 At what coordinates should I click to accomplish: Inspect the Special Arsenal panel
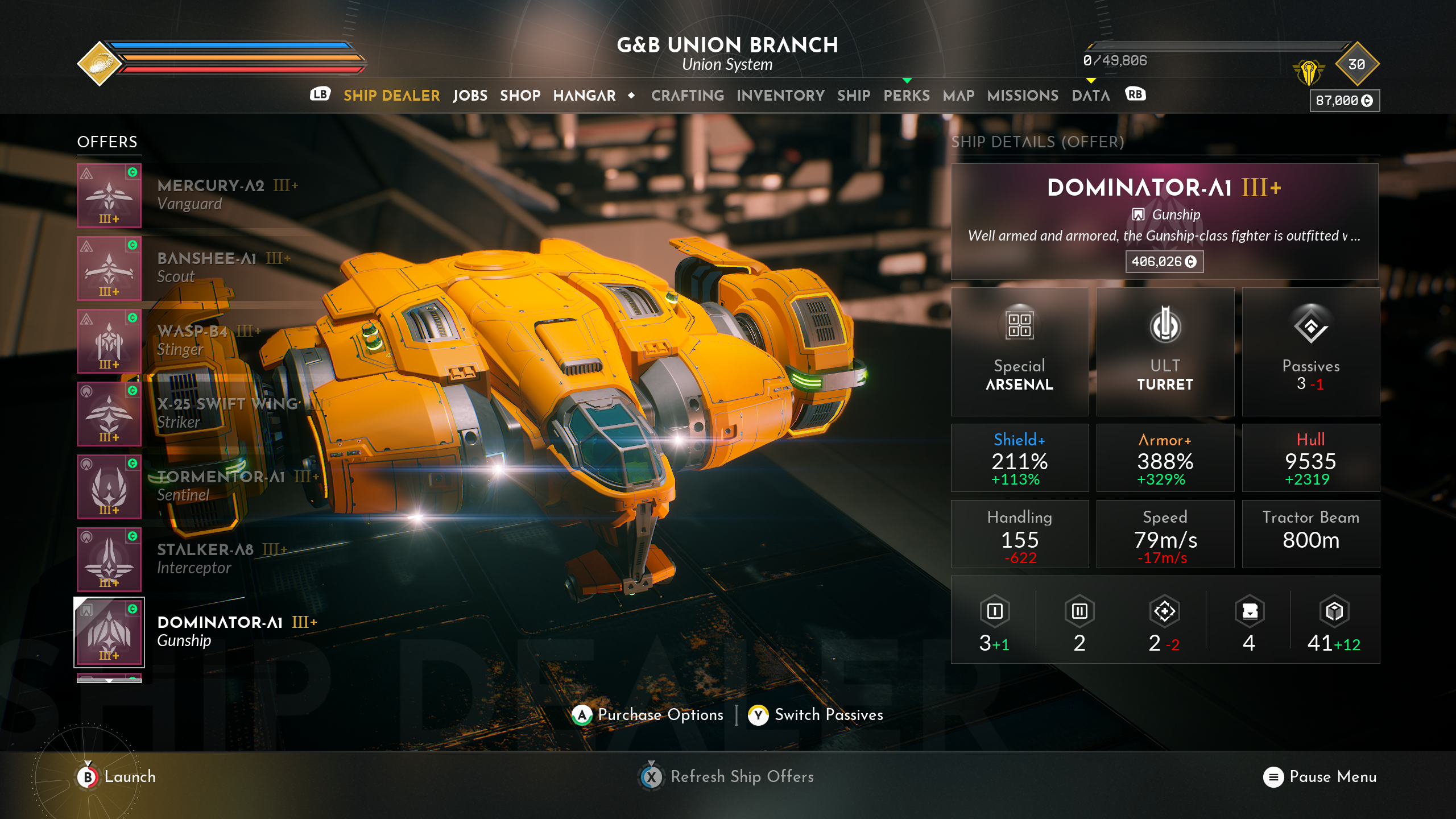tap(1019, 351)
